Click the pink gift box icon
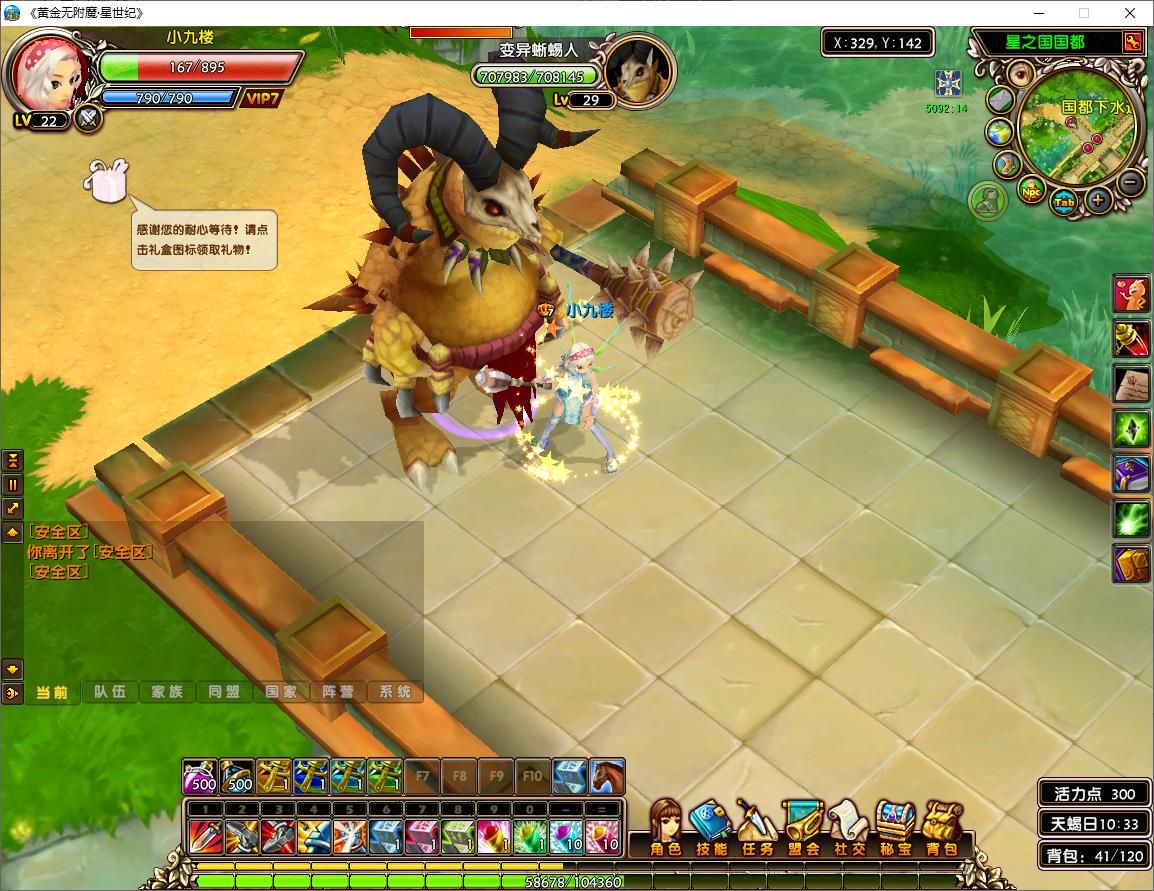Screen dimensions: 1154x891 [108, 180]
